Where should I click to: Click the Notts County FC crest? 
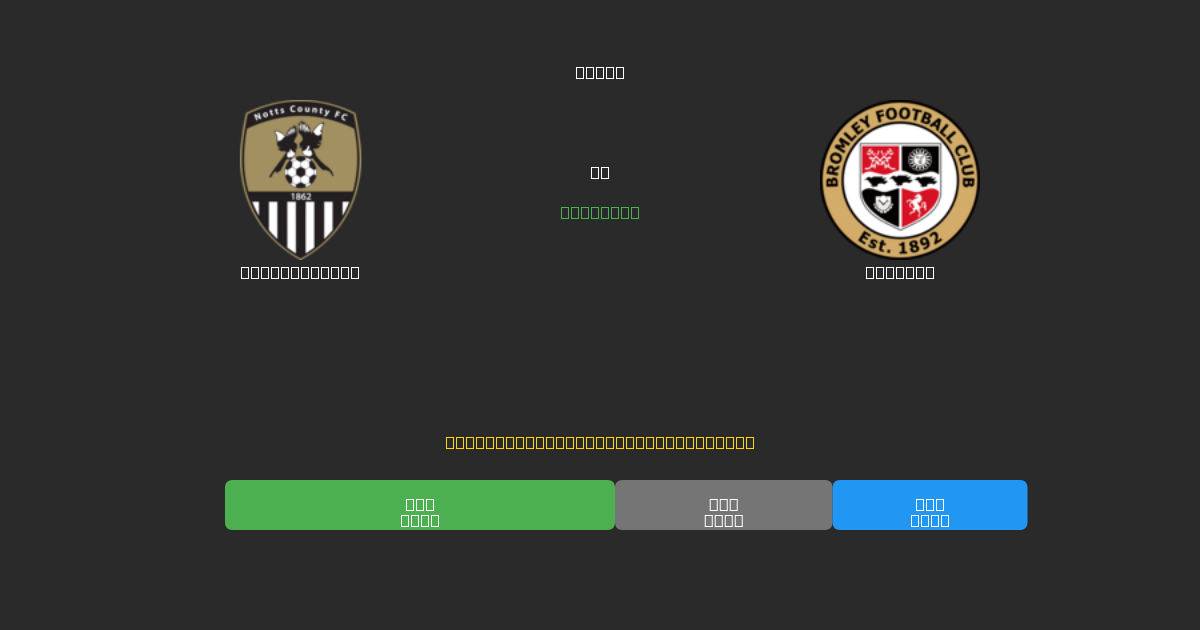[300, 179]
